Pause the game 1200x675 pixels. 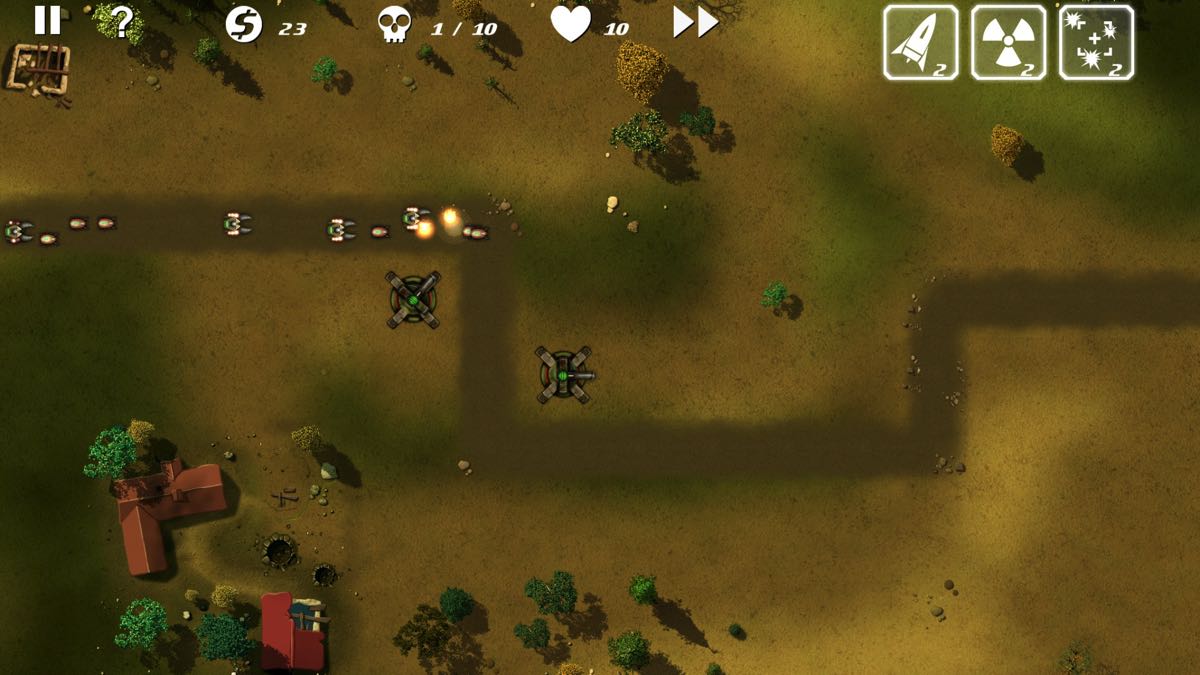coord(47,20)
